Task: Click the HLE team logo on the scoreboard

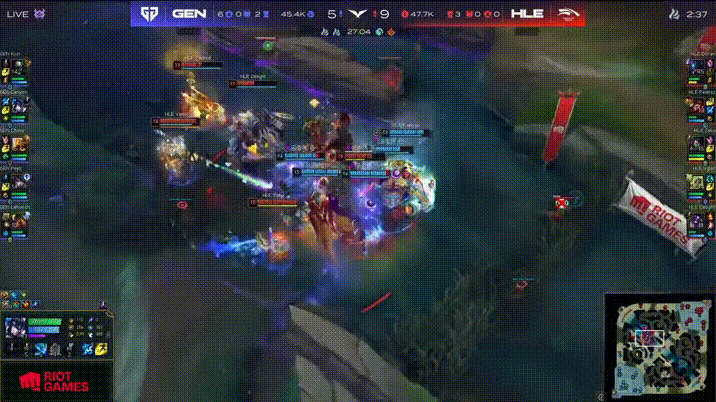Action: (568, 14)
